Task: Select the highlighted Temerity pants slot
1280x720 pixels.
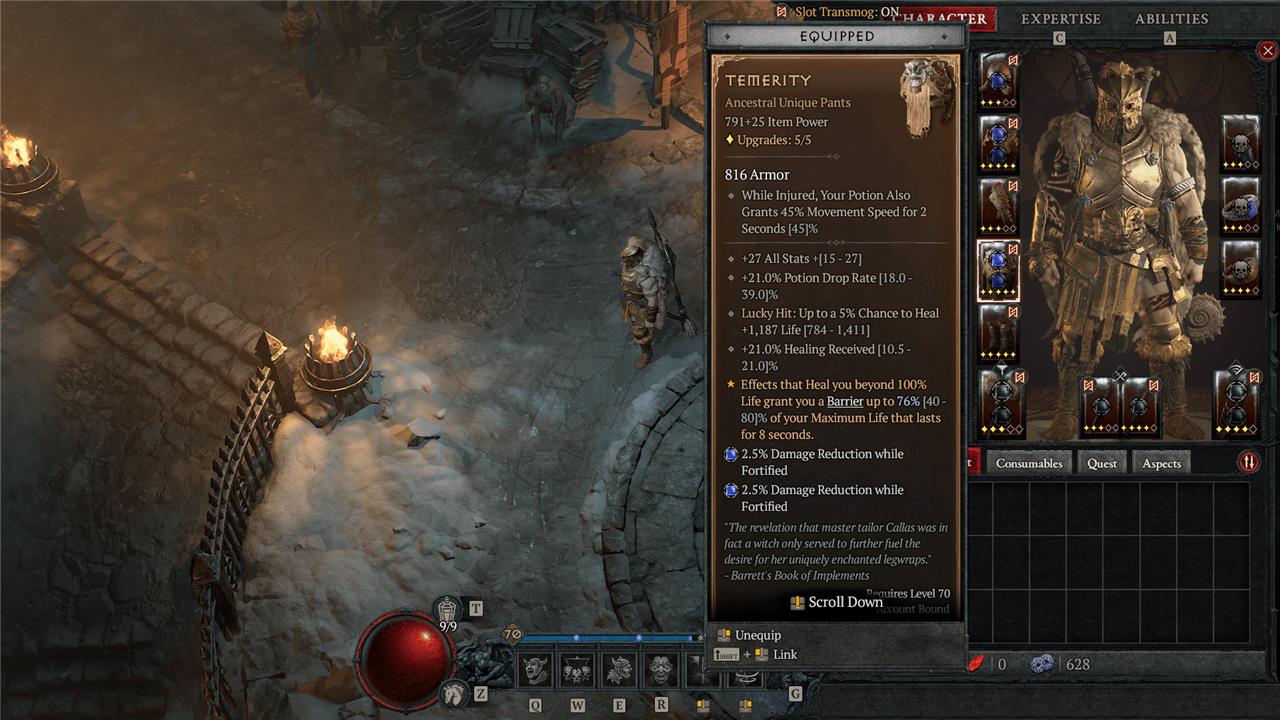Action: tap(998, 270)
